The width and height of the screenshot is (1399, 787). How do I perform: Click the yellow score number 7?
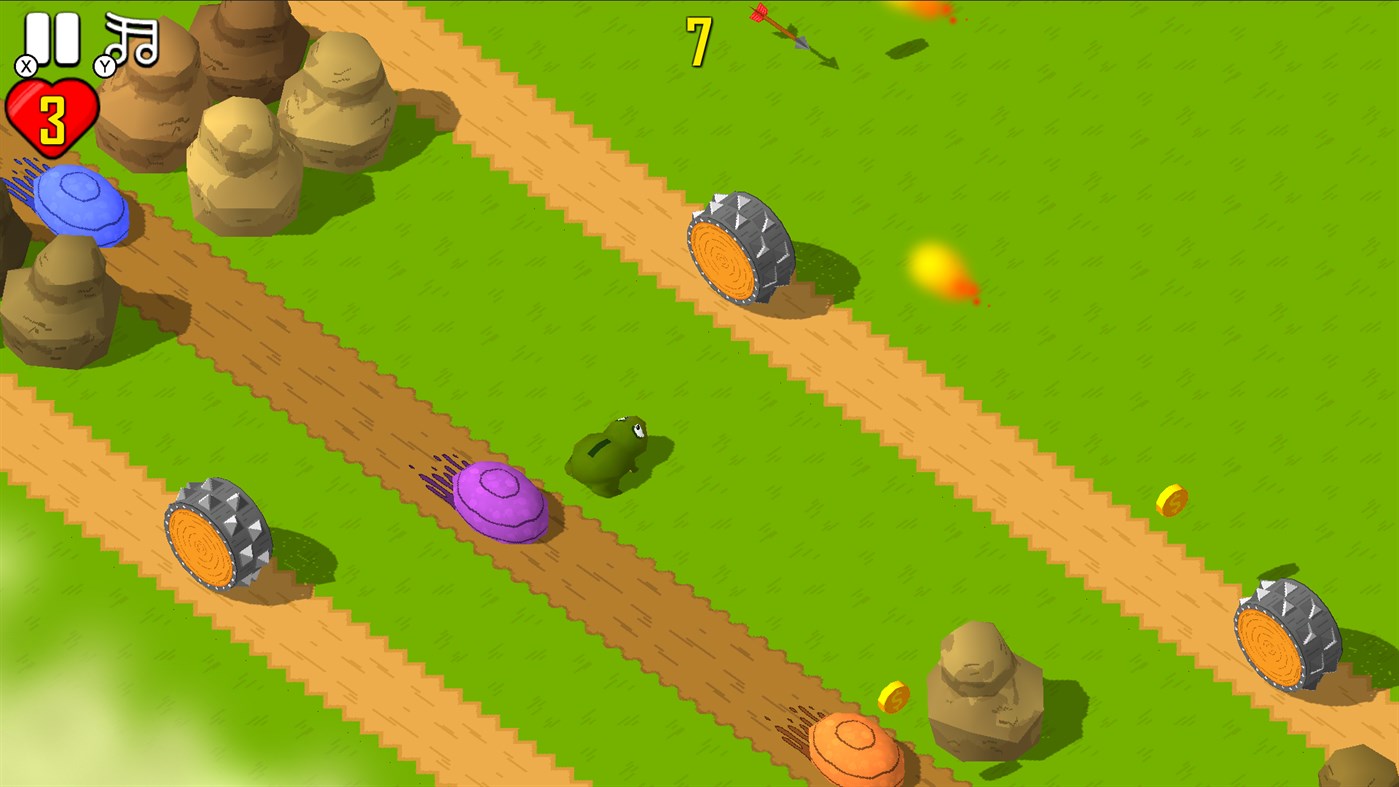pos(698,40)
